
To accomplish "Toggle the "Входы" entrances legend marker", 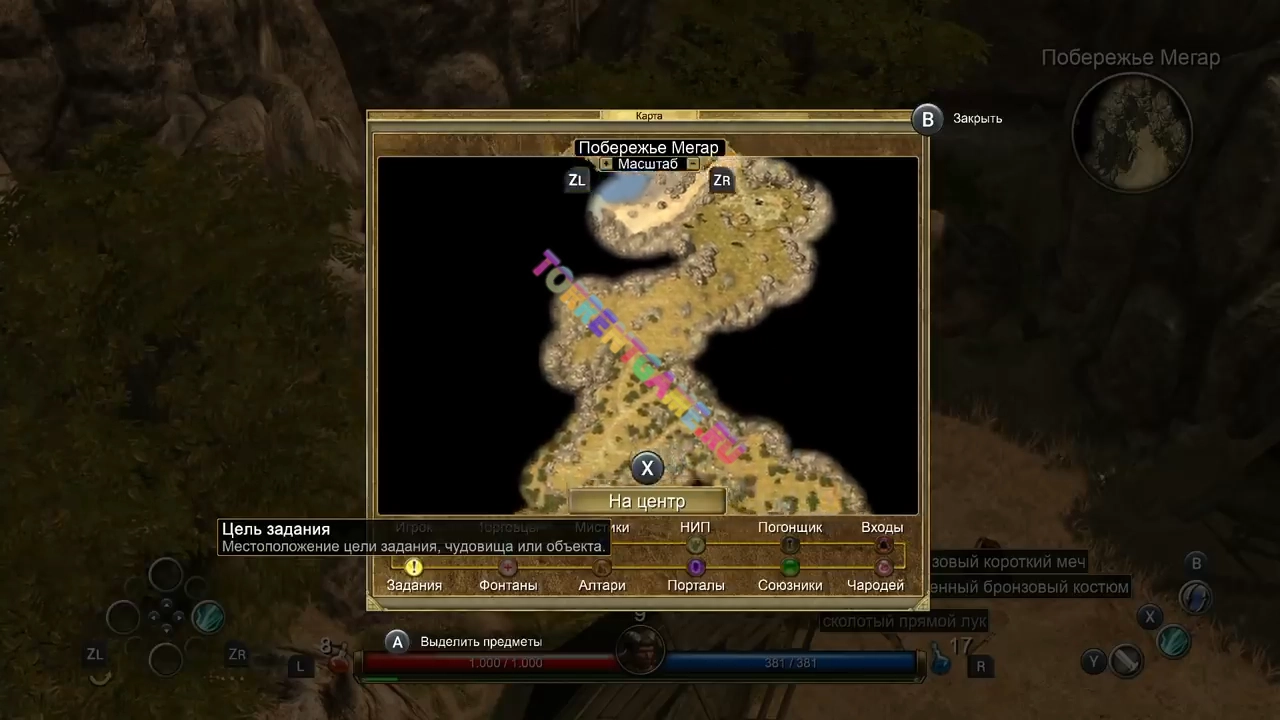I will 883,545.
